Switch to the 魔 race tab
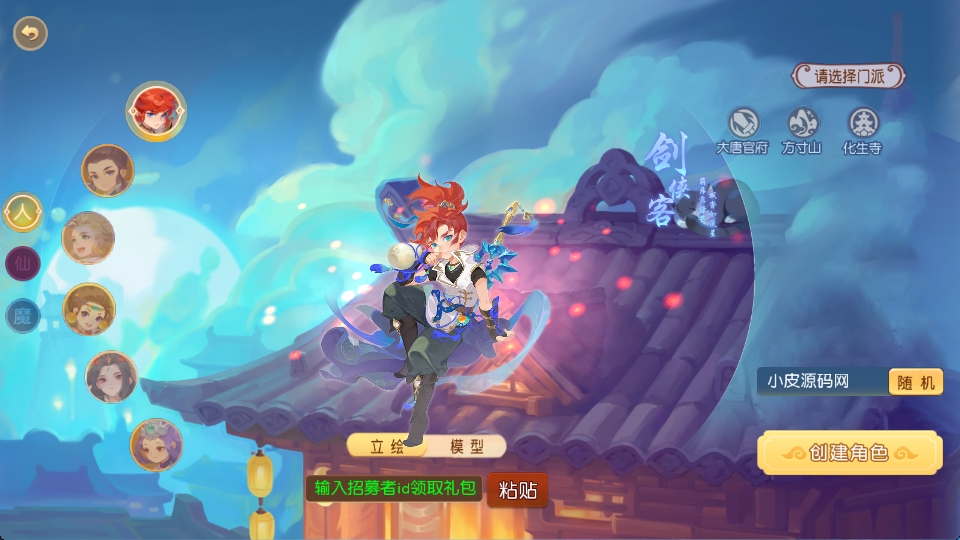 click(x=22, y=317)
